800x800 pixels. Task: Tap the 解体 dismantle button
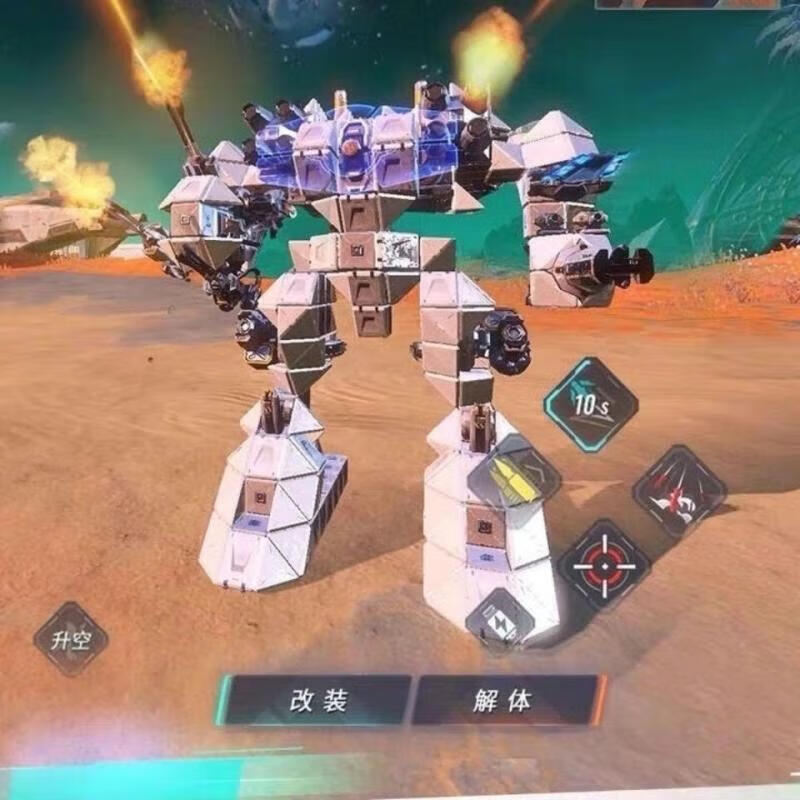click(505, 700)
